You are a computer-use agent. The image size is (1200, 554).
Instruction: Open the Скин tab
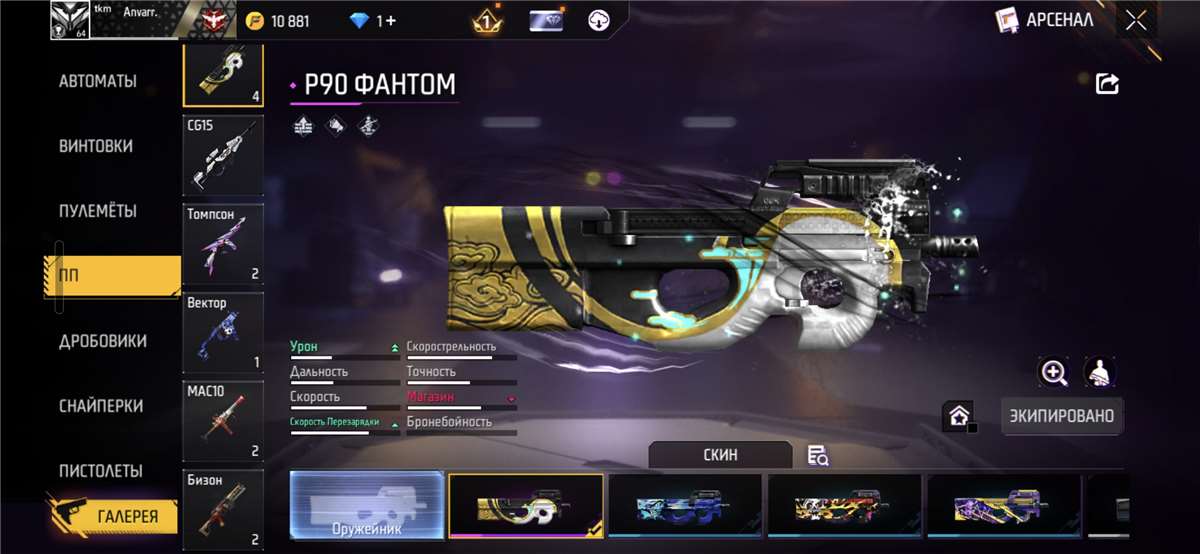pyautogui.click(x=720, y=455)
